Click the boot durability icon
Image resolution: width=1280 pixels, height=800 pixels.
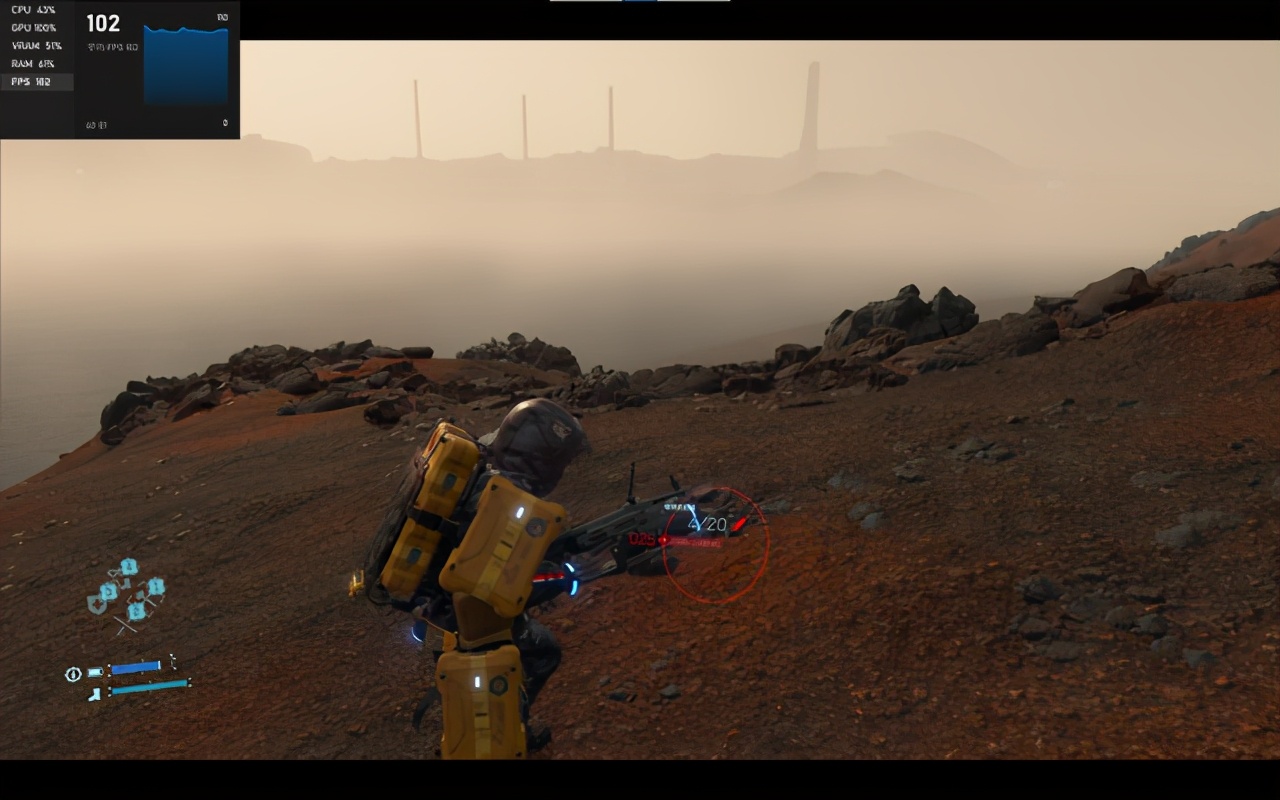coord(94,693)
